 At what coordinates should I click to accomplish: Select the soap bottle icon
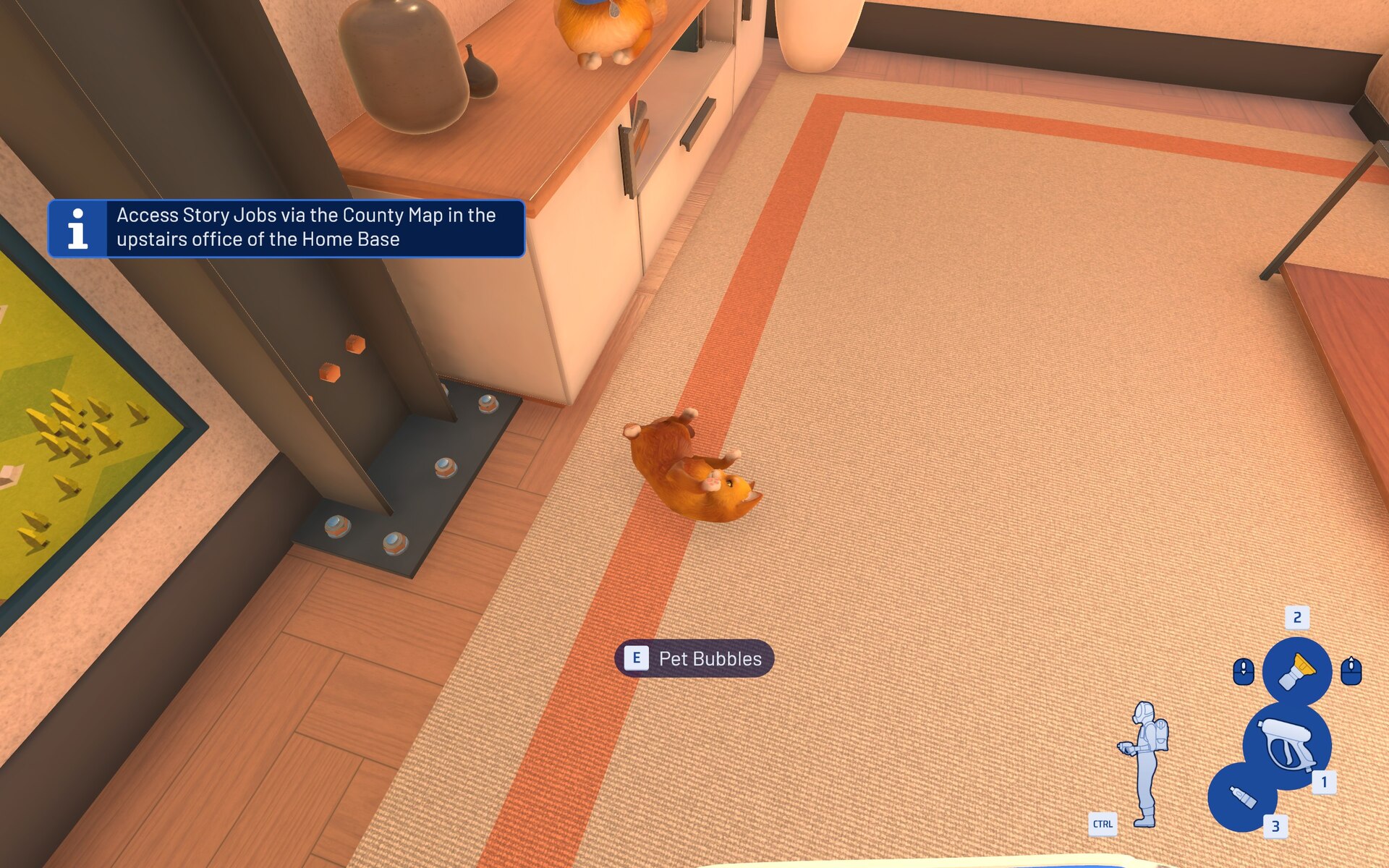1242,797
